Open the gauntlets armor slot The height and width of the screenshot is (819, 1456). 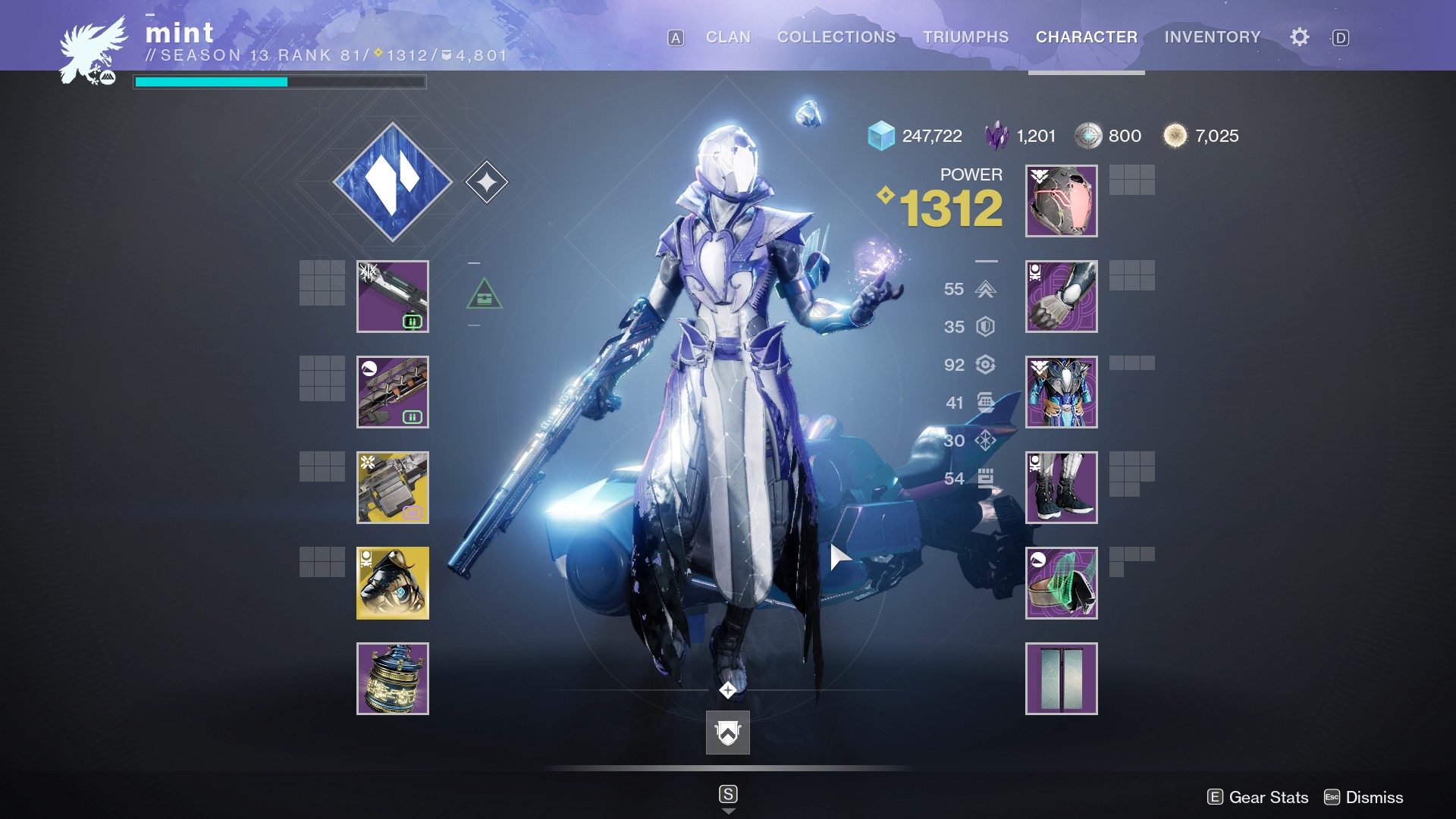tap(1061, 297)
